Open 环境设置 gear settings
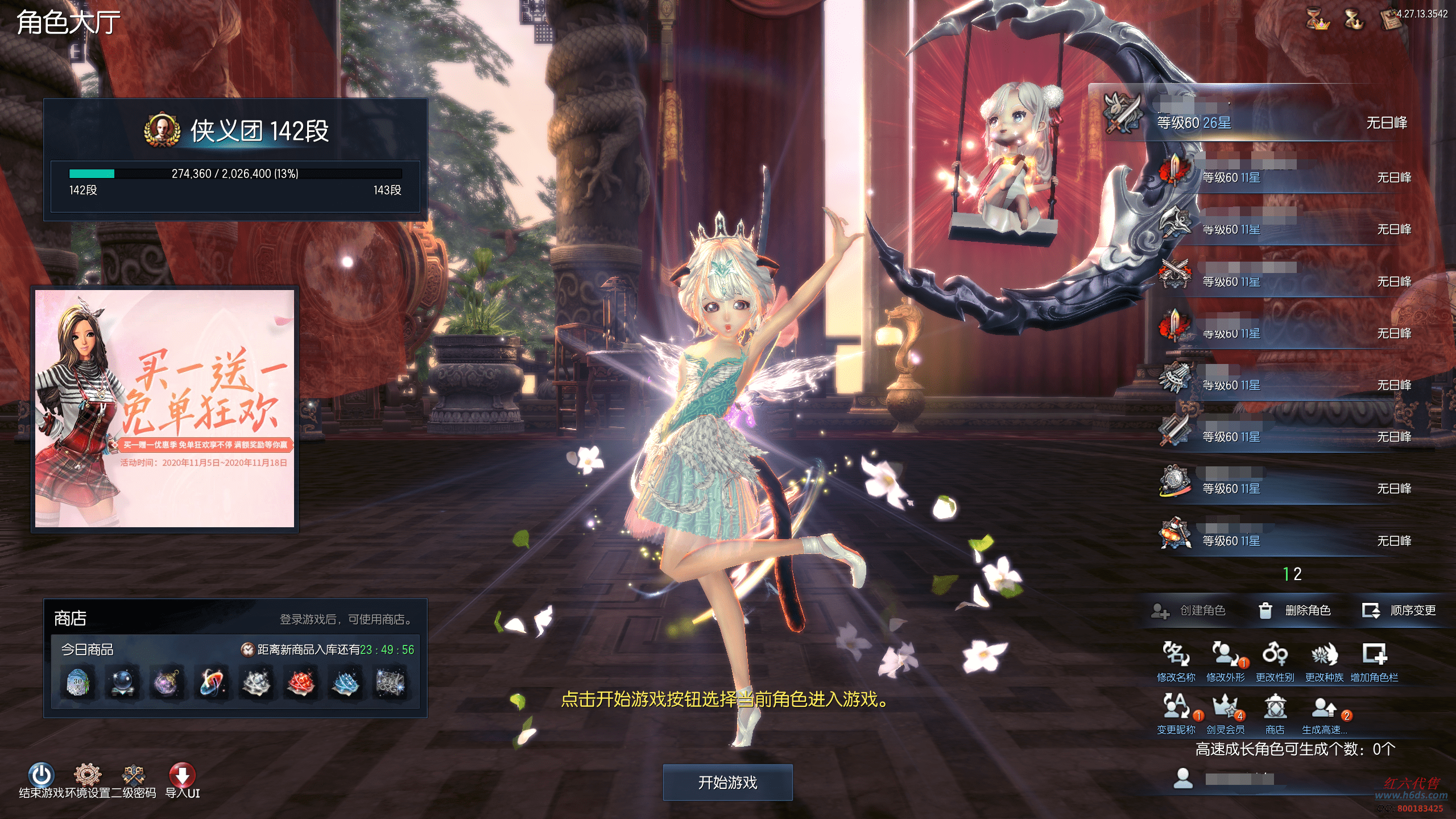Viewport: 1456px width, 819px height. click(x=87, y=775)
